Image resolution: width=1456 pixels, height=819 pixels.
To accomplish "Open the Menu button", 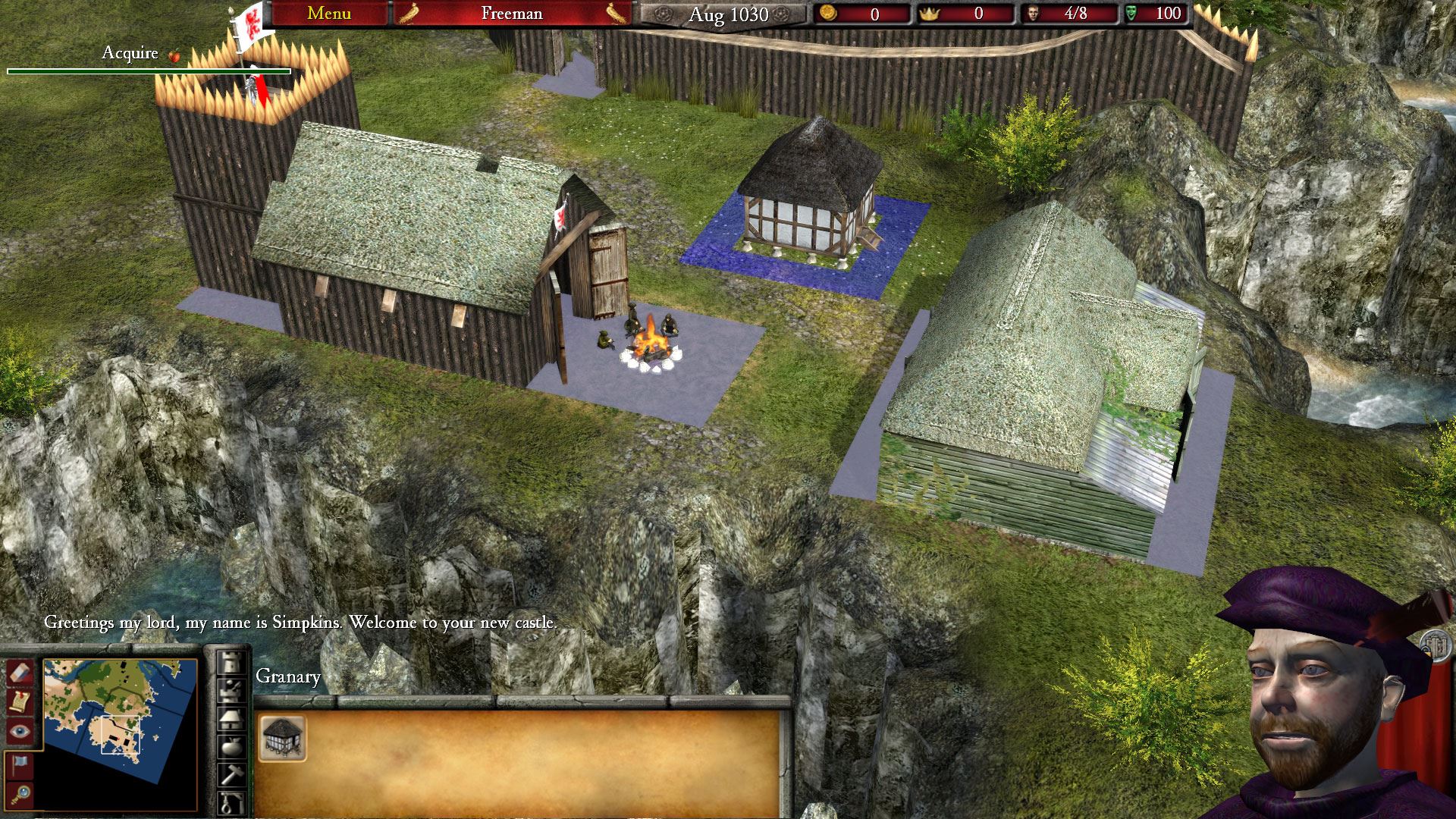I will (329, 14).
